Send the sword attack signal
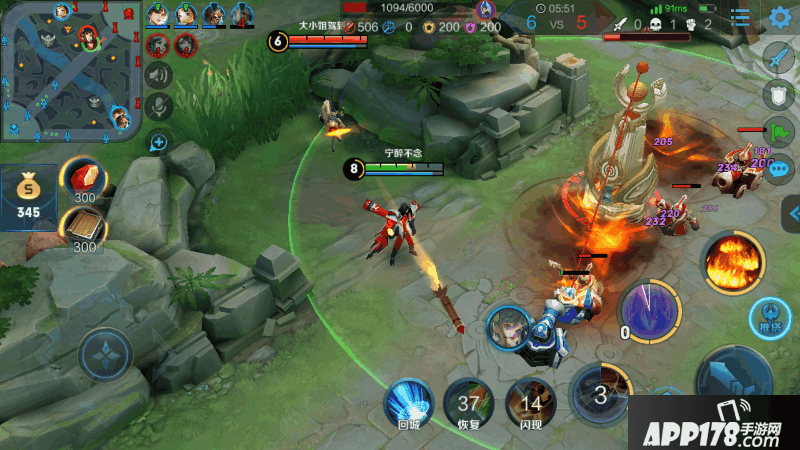The image size is (800, 450). pyautogui.click(x=778, y=58)
